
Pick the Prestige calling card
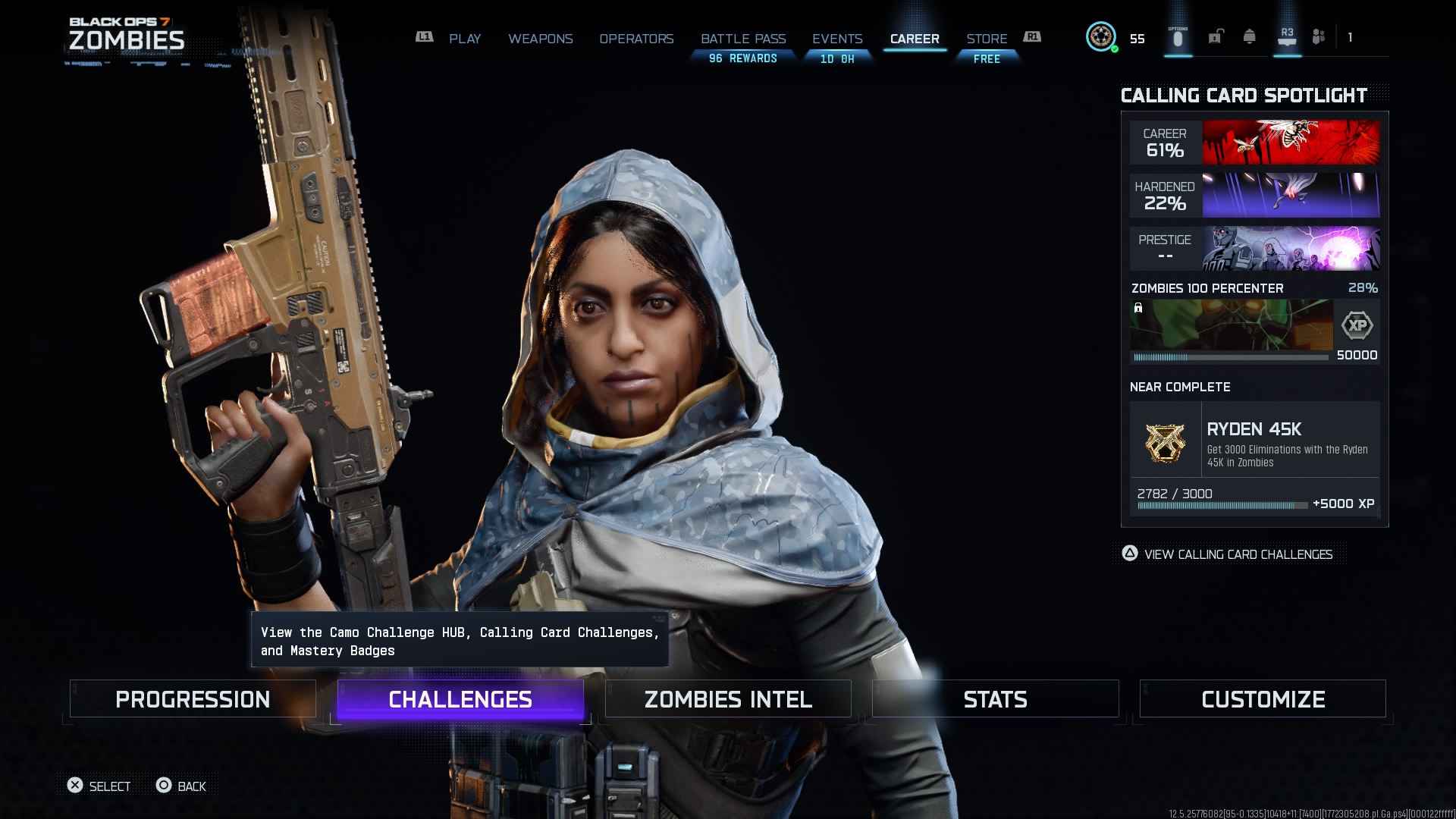[x=1254, y=248]
